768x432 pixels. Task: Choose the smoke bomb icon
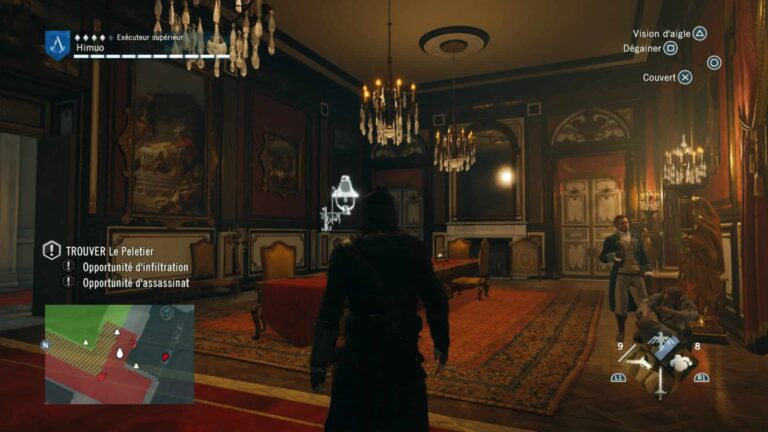[681, 364]
